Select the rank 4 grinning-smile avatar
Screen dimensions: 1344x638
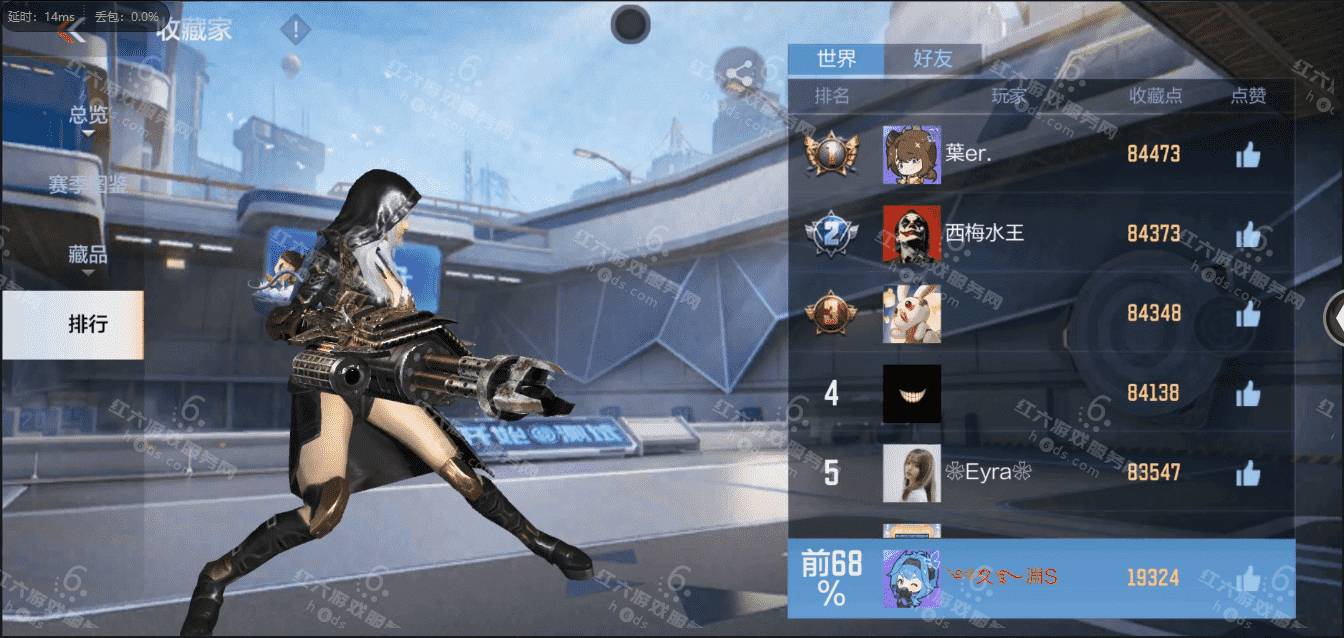[x=911, y=394]
